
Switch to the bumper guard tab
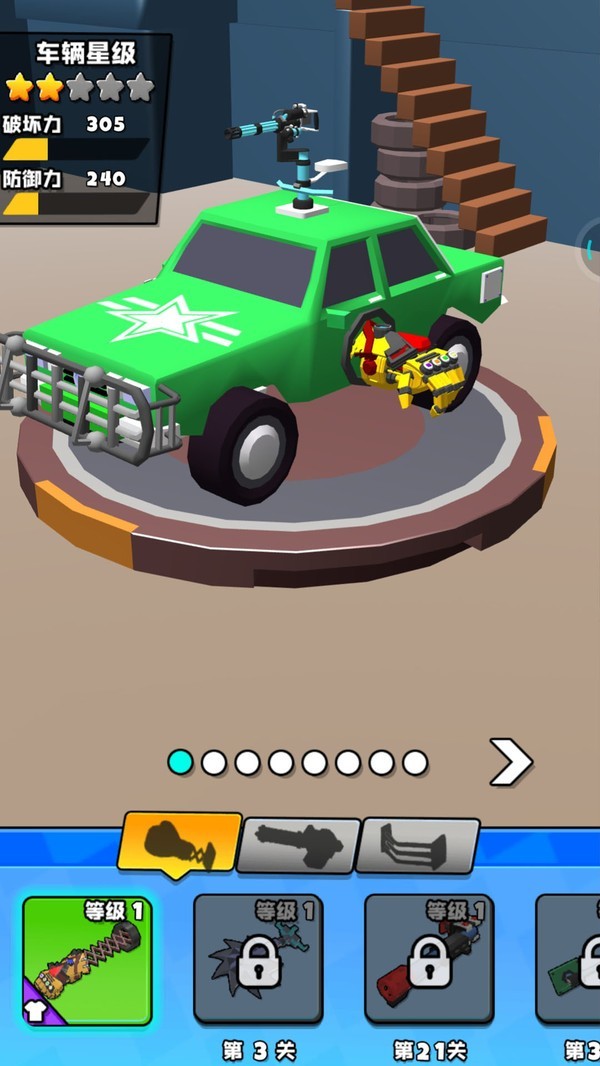click(419, 846)
